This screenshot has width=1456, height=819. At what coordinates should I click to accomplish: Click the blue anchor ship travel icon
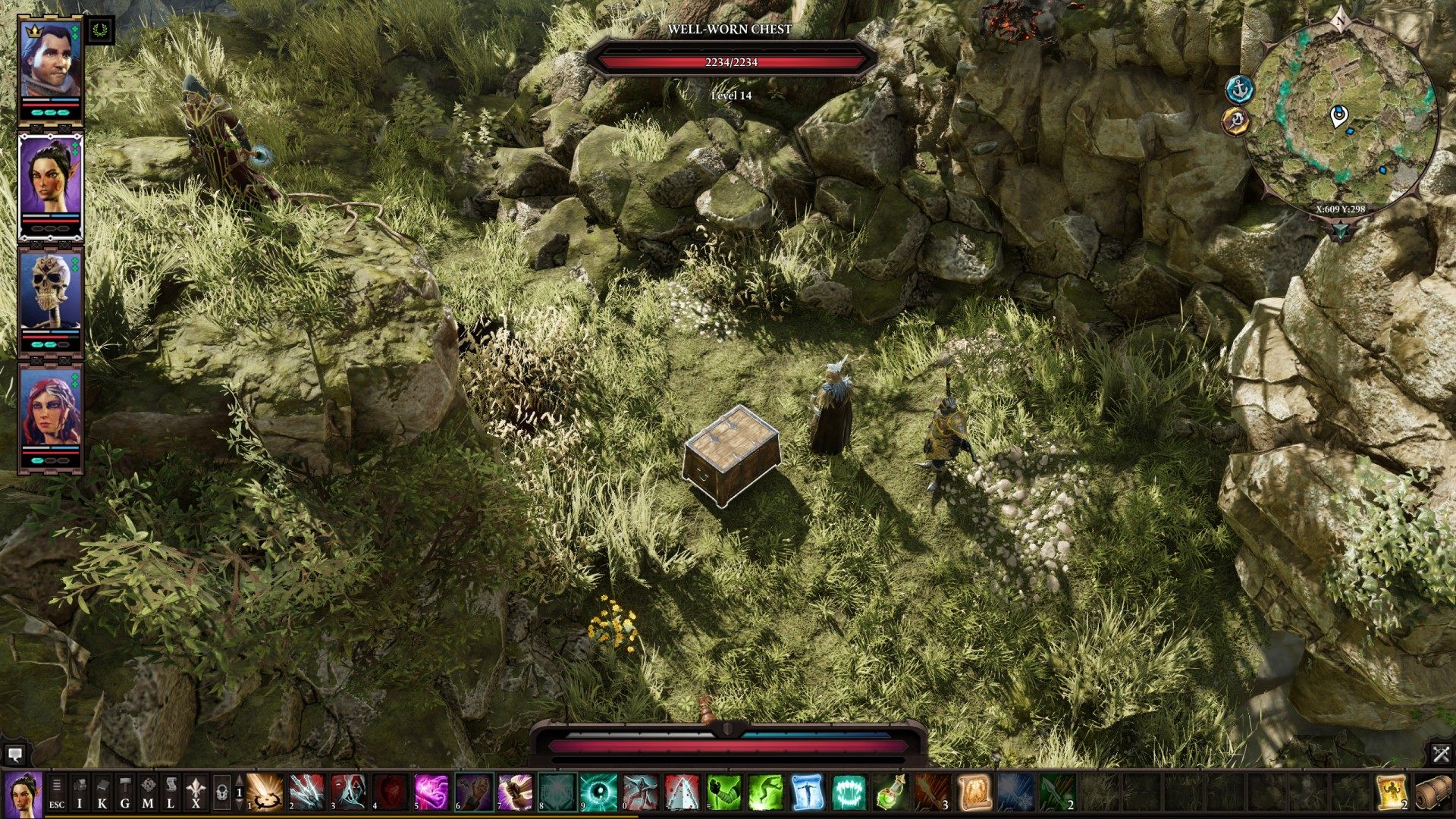(x=1239, y=89)
